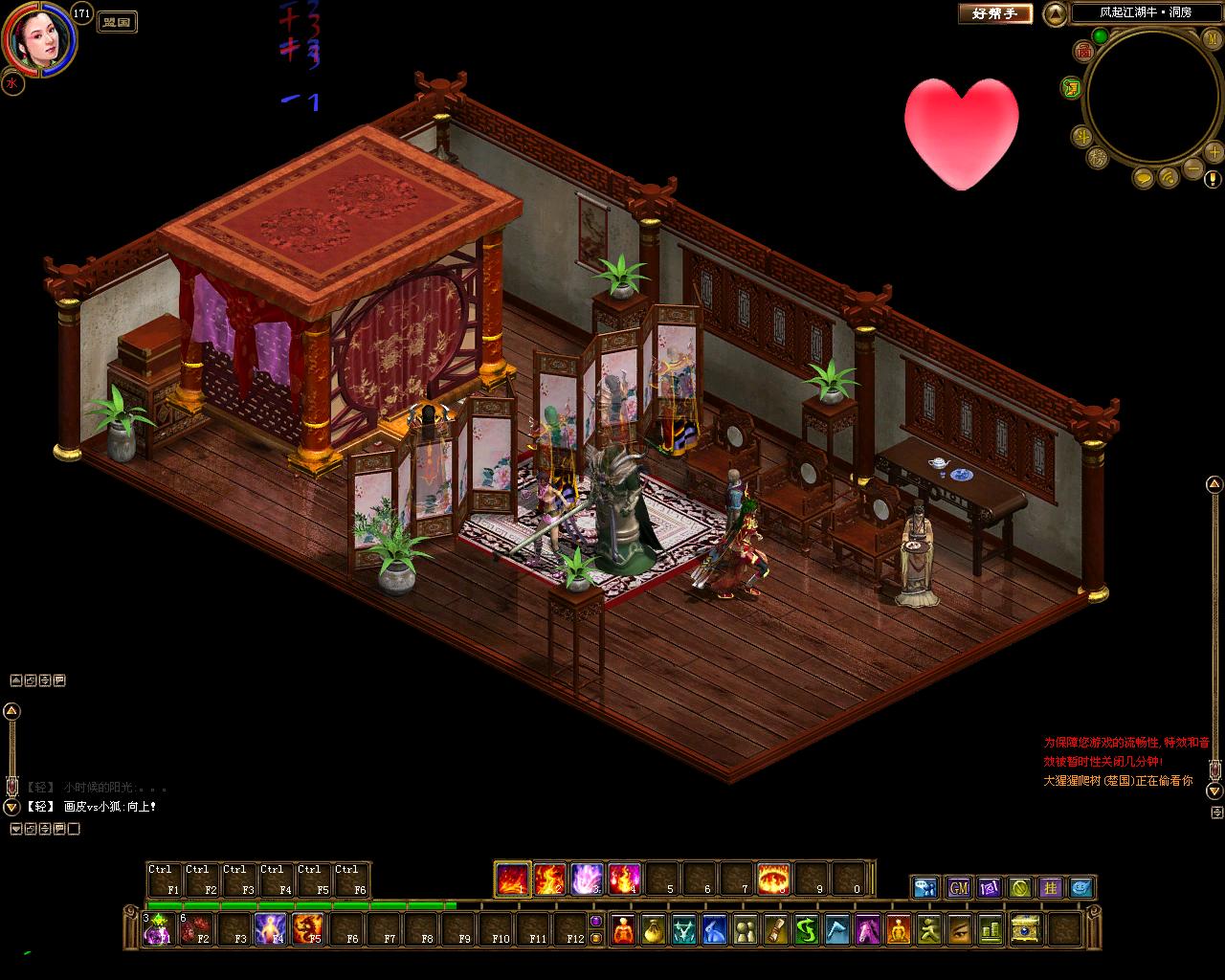Zoom out the minimap with the minus button
This screenshot has height=980, width=1225.
click(1192, 168)
